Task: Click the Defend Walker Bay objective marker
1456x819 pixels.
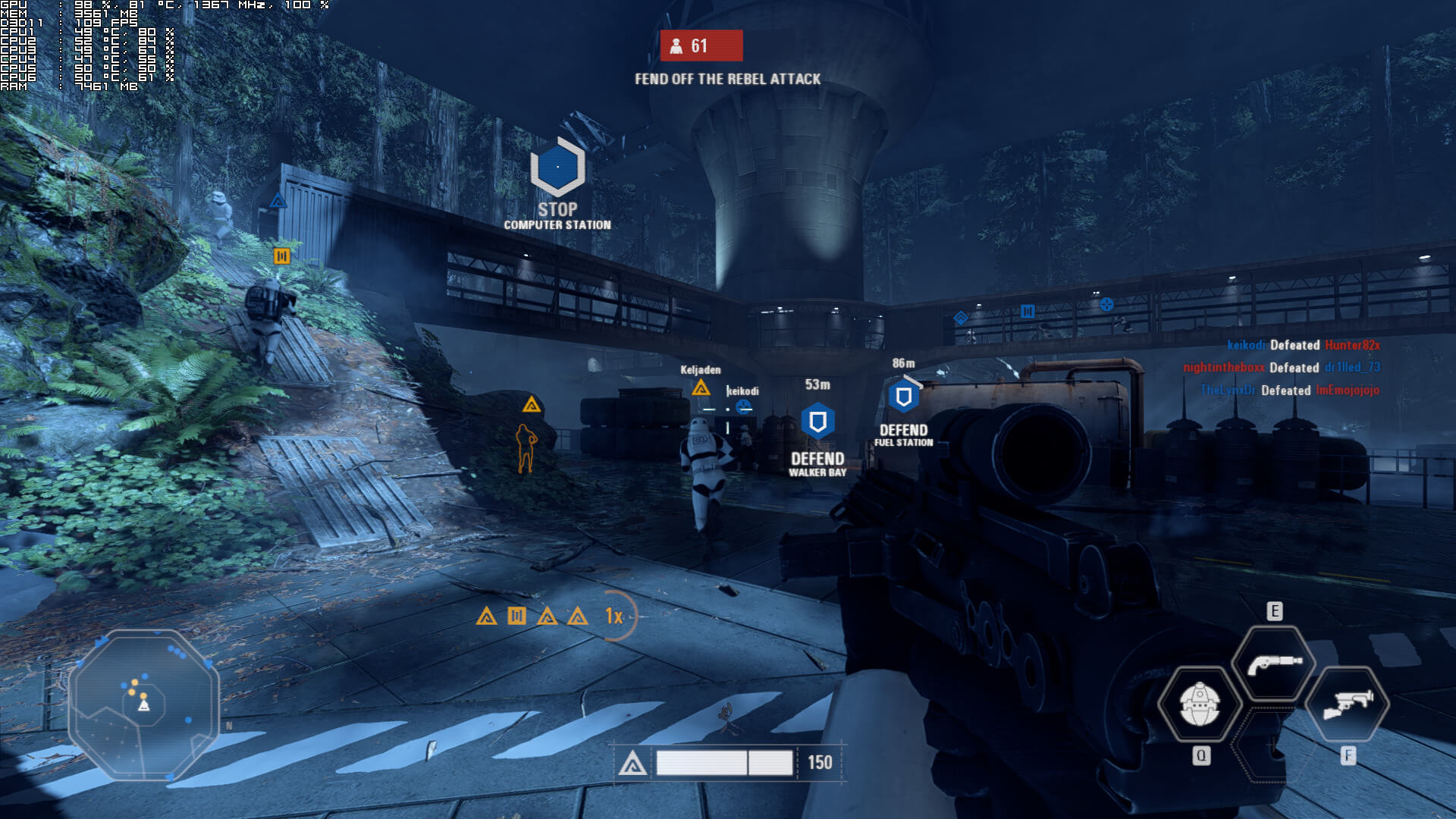Action: point(817,422)
